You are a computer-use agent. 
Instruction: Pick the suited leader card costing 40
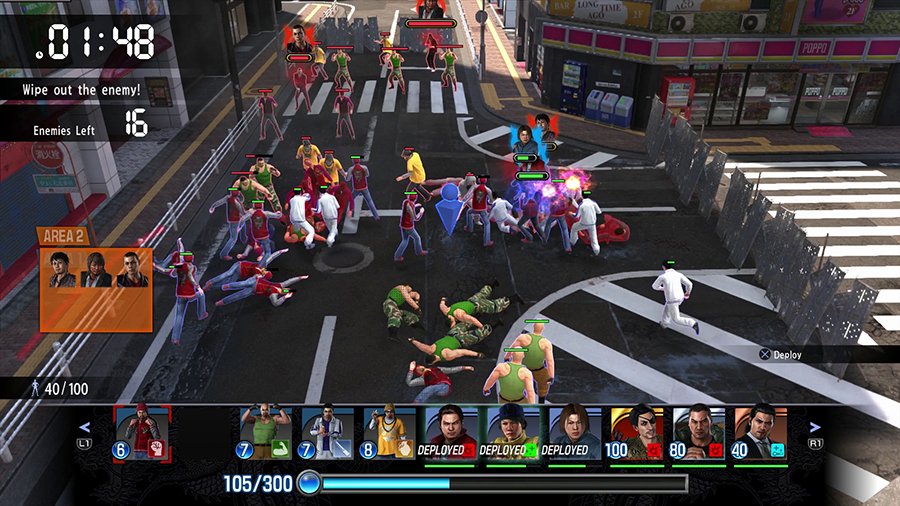760,432
